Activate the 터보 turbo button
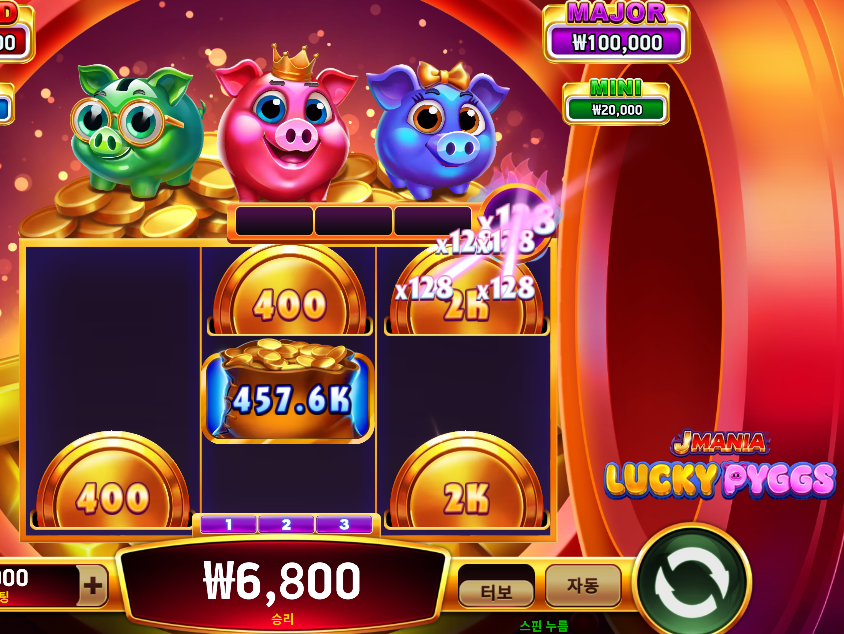The width and height of the screenshot is (844, 634). tap(496, 591)
